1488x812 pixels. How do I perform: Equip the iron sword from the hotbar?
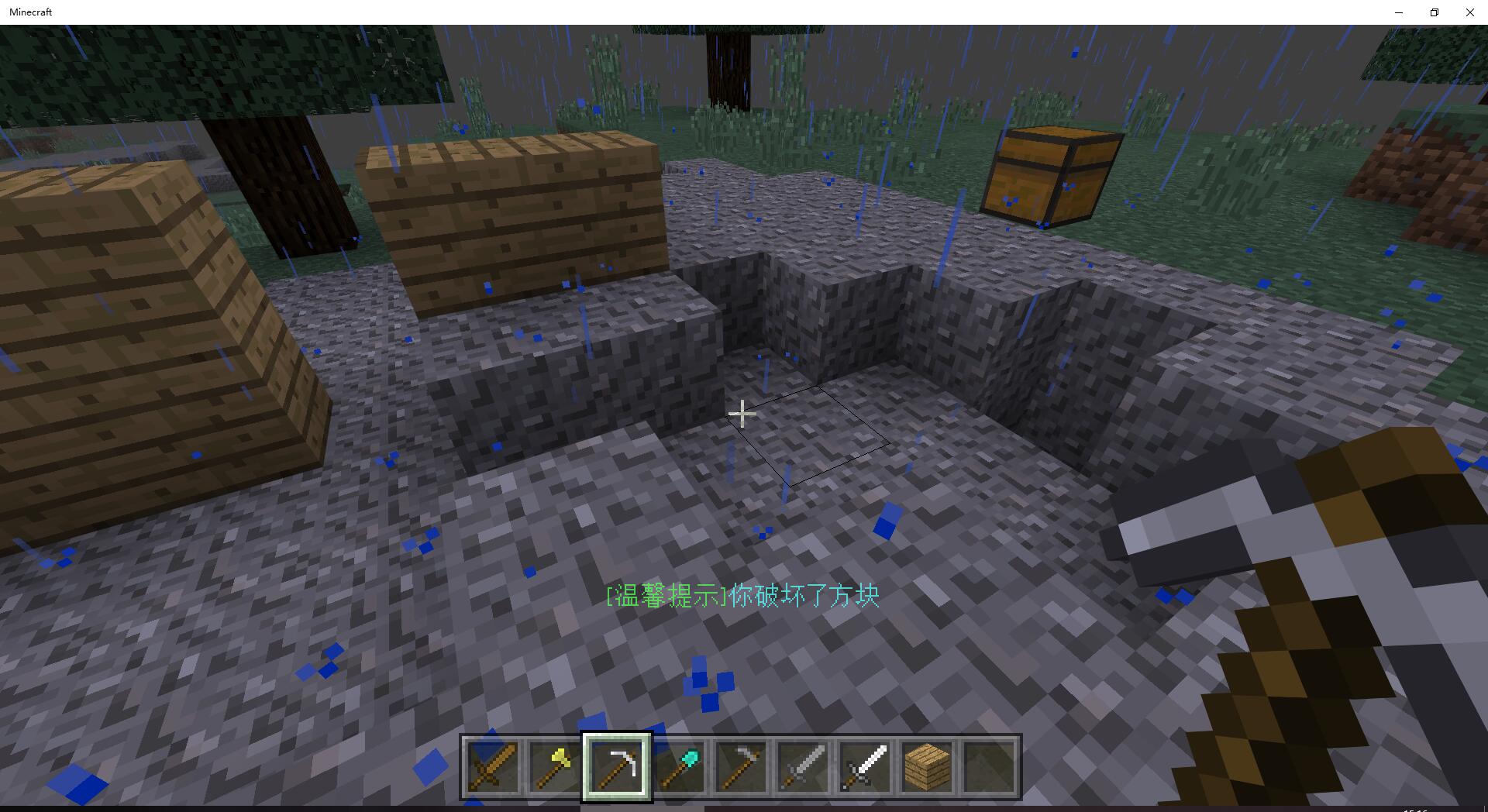pos(865,767)
